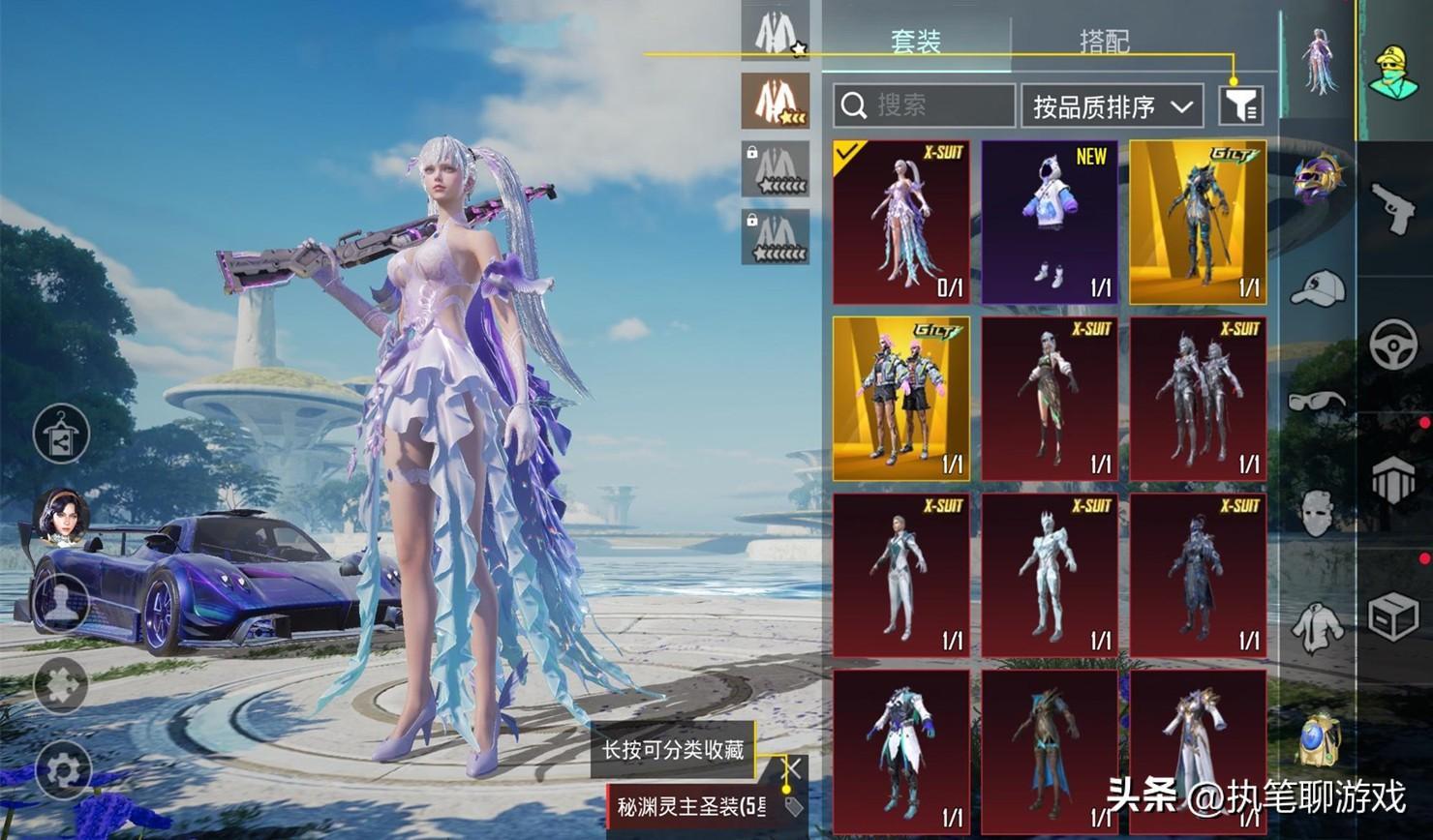Open the 按品质排序 sort dropdown
Screen dimensions: 1433x840
tap(1112, 105)
